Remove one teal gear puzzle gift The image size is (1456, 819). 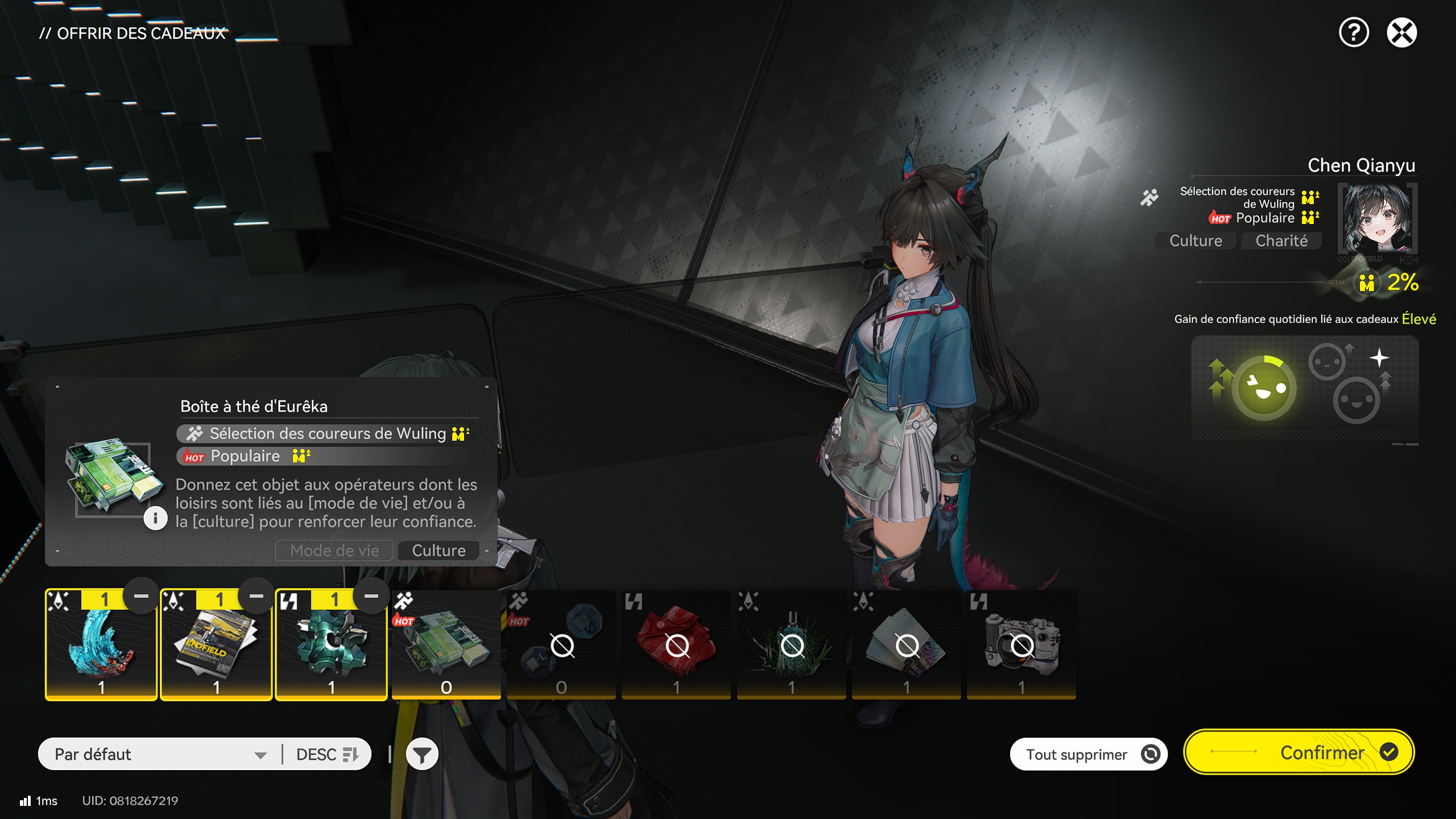[x=371, y=596]
